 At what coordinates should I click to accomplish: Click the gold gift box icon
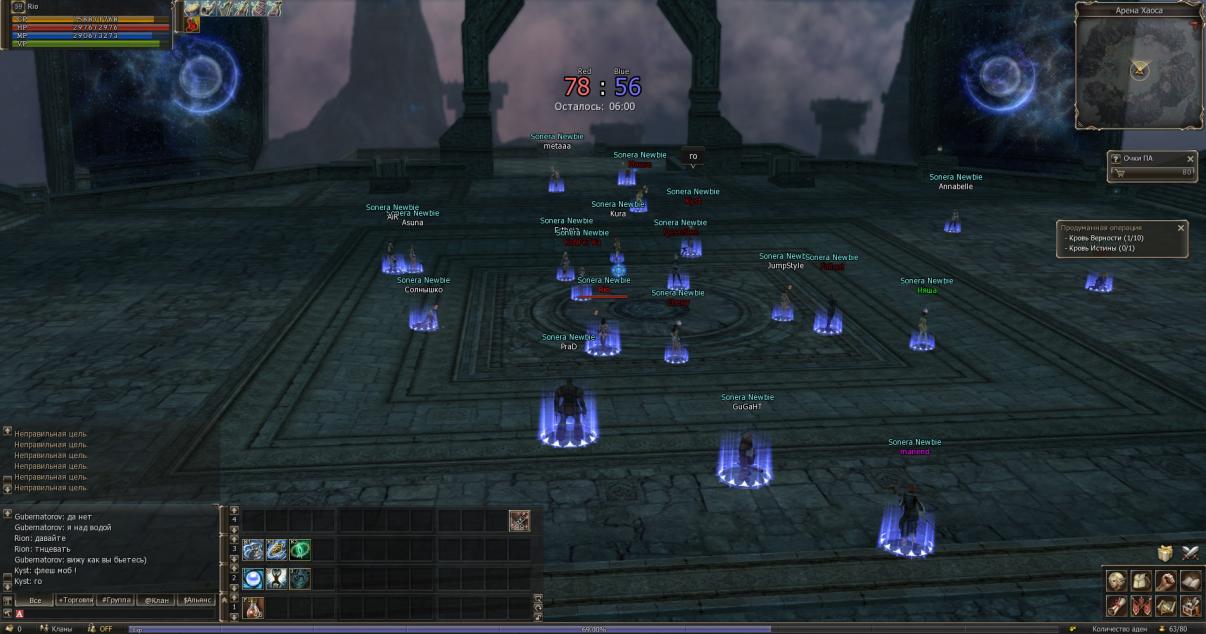tap(1165, 553)
